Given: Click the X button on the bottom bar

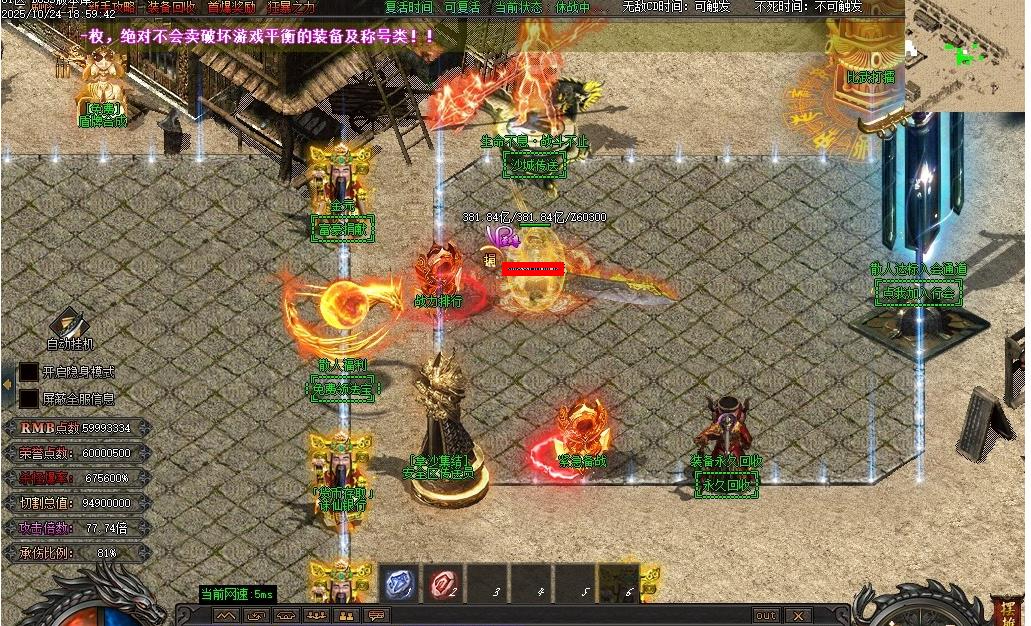Looking at the screenshot, I should tap(797, 615).
